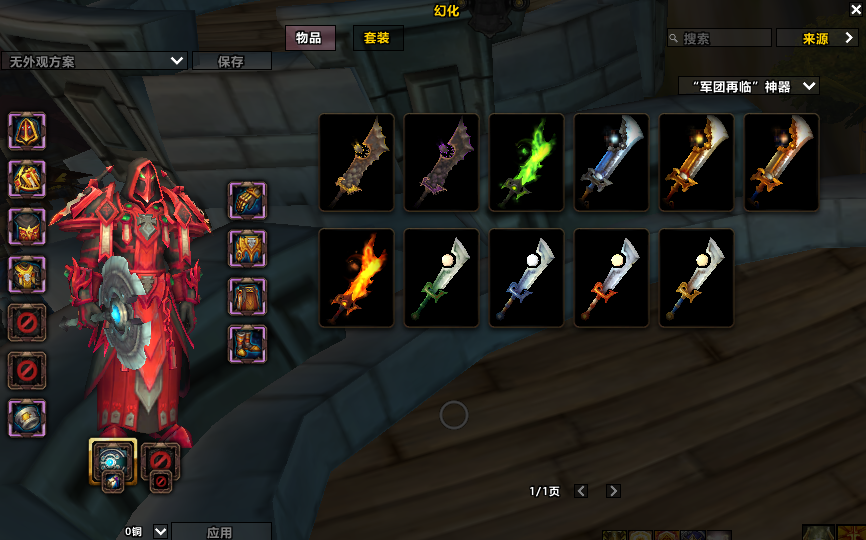Viewport: 866px width, 540px height.
Task: Switch to the 物品 tab
Action: 309,38
